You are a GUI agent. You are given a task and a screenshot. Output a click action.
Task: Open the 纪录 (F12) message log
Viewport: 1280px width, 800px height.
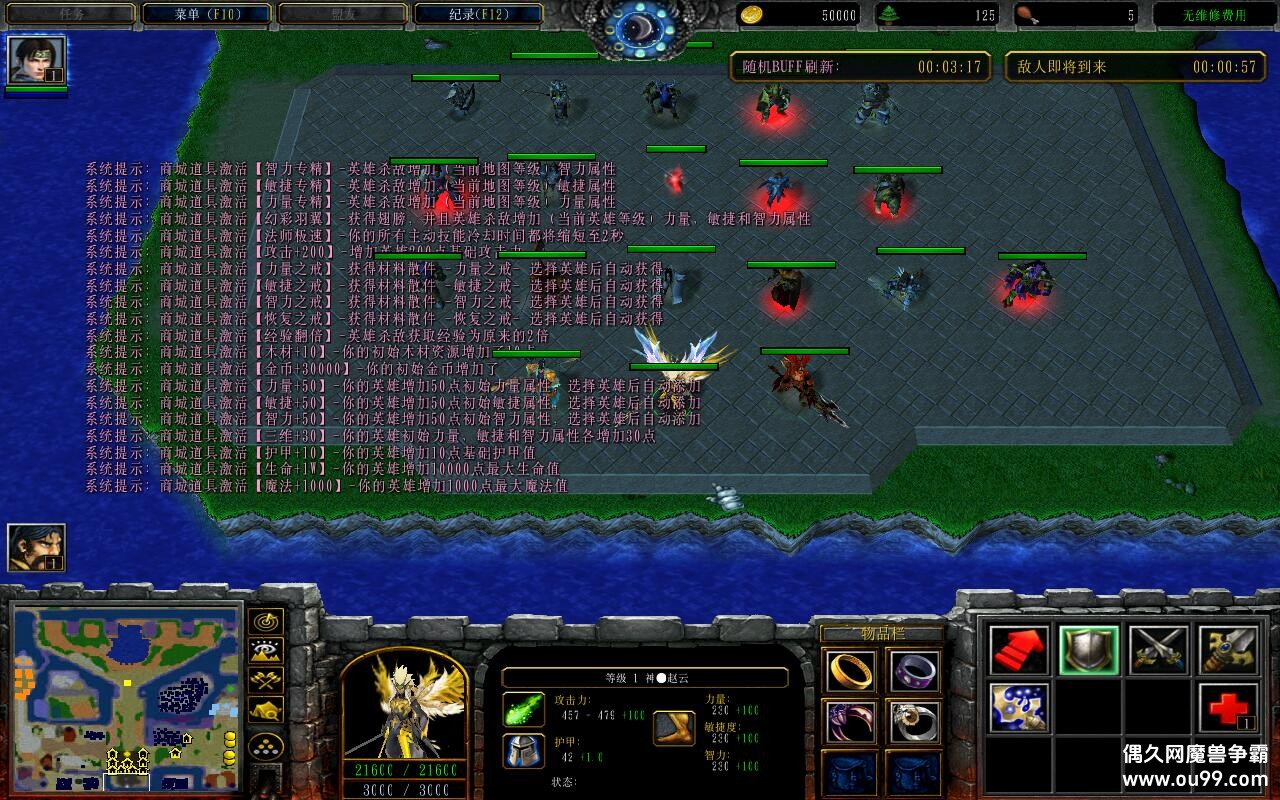478,14
